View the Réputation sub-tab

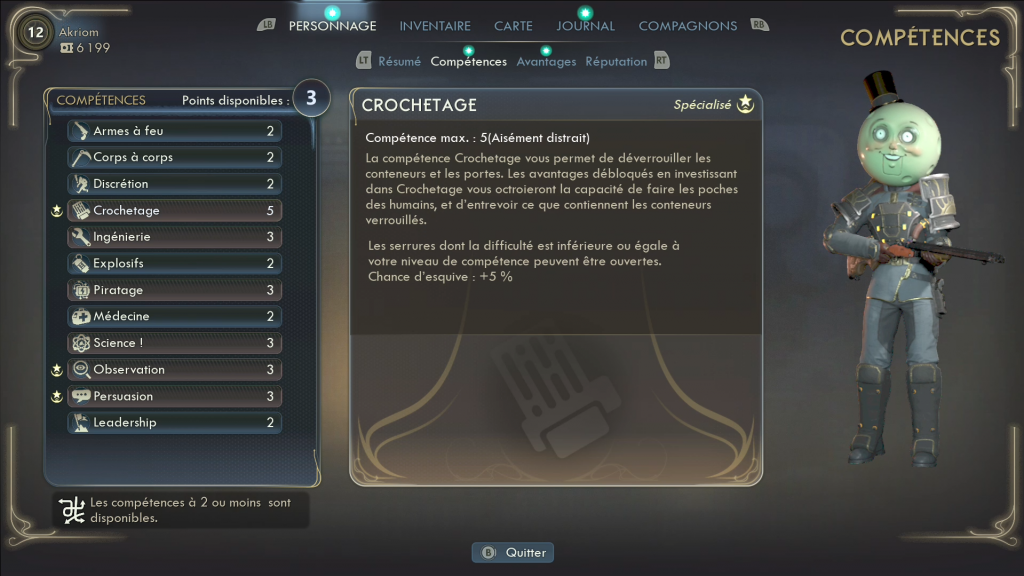tap(616, 62)
